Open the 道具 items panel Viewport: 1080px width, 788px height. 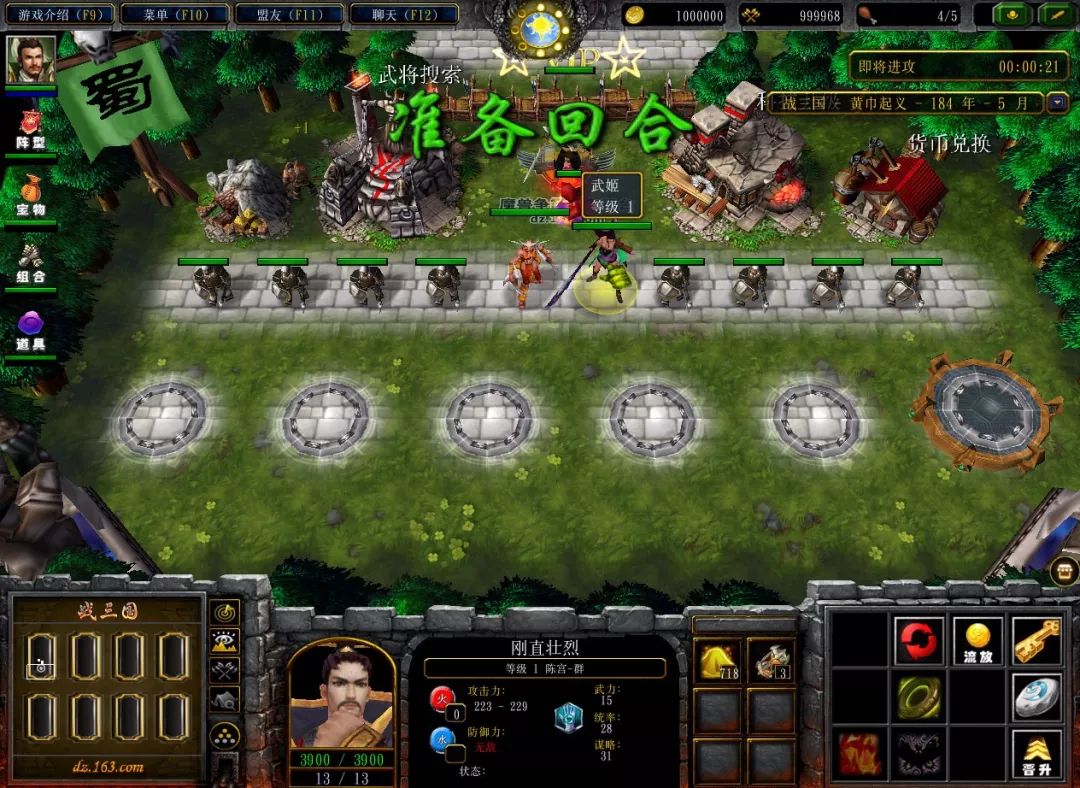click(x=31, y=330)
